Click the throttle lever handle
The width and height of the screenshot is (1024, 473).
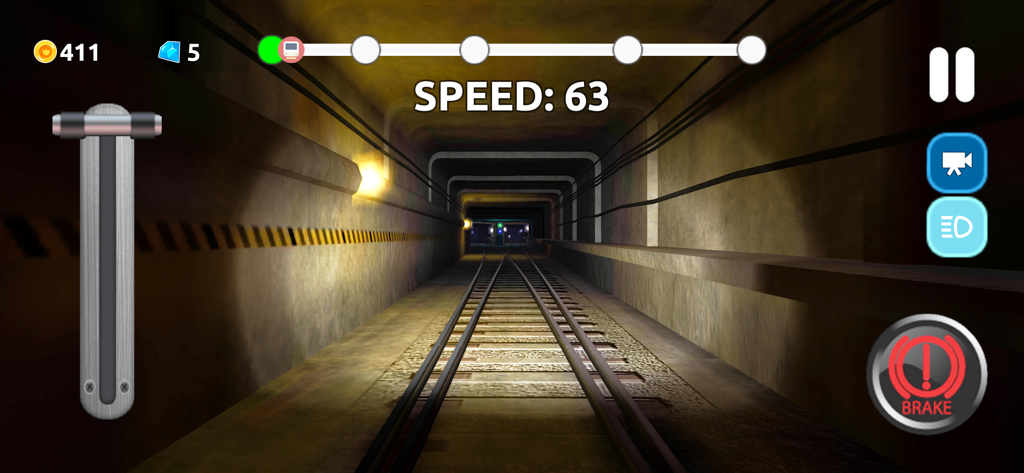coord(107,124)
